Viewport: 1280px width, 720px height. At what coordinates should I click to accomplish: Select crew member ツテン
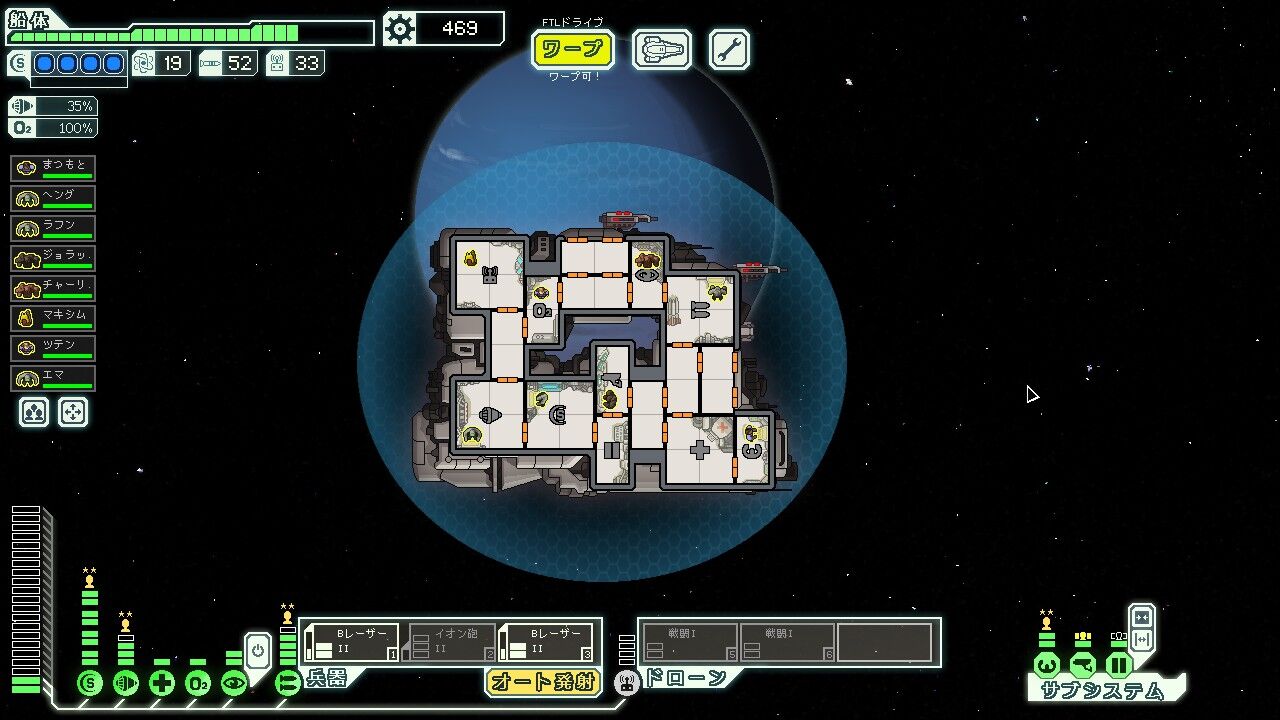point(53,348)
